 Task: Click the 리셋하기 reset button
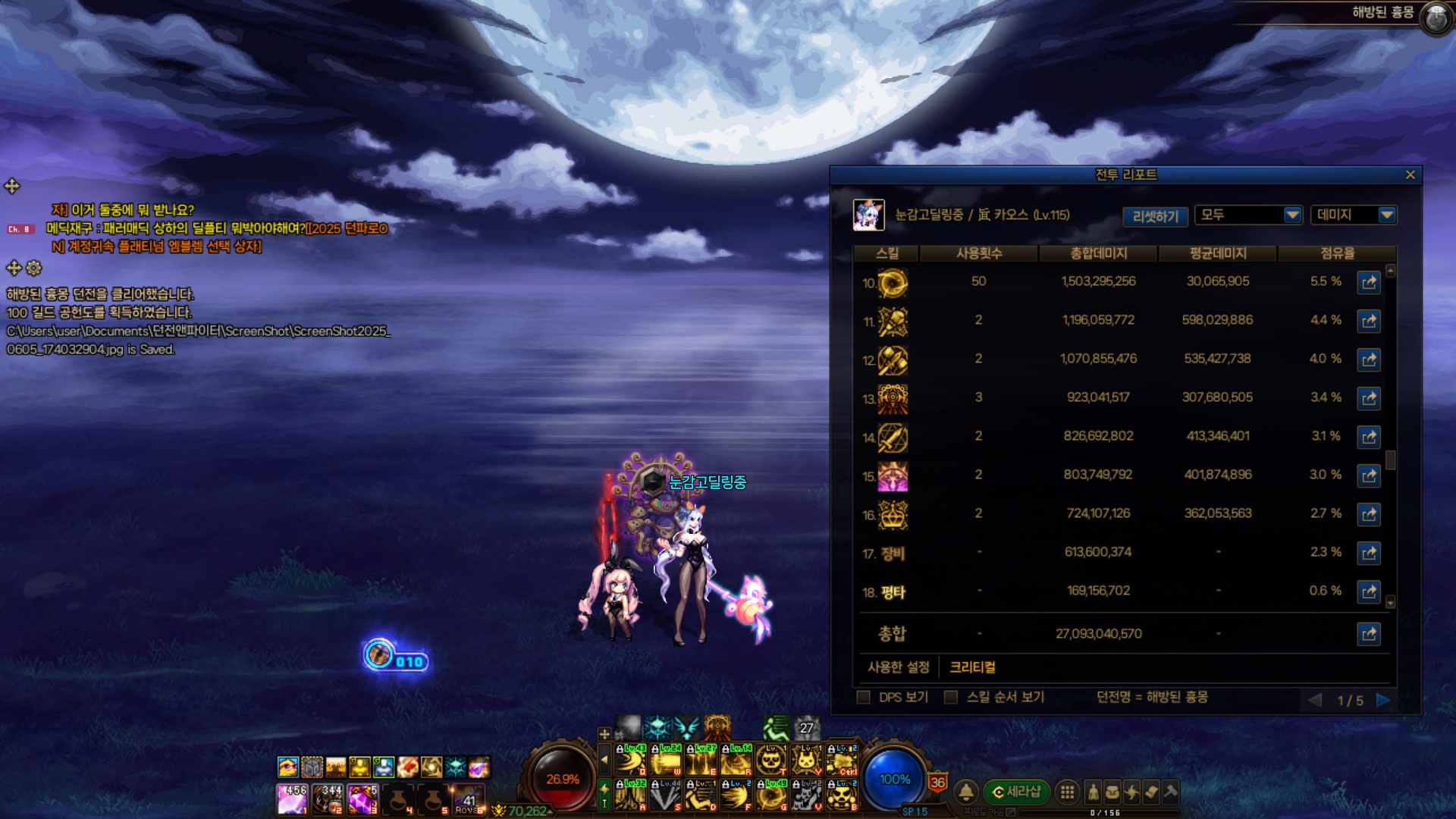[x=1155, y=216]
